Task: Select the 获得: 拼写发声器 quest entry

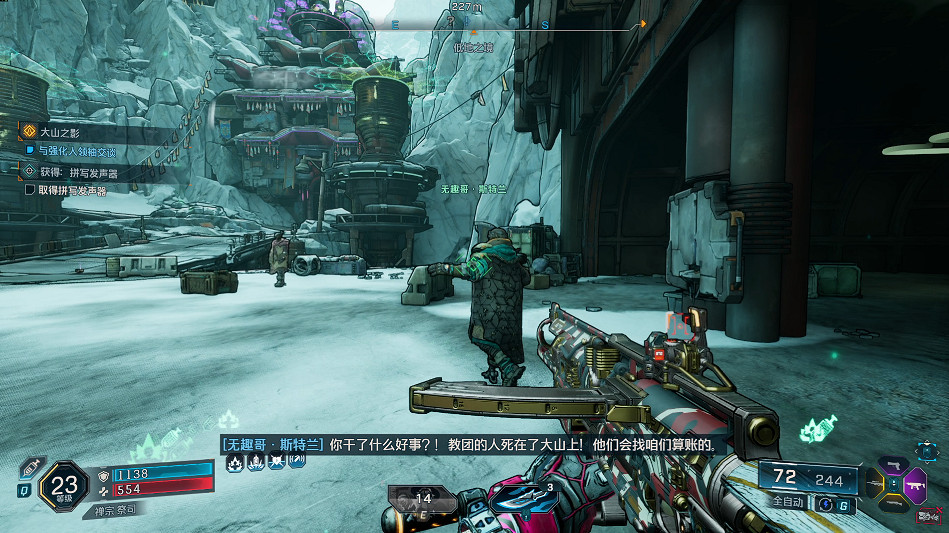Action: point(77,172)
